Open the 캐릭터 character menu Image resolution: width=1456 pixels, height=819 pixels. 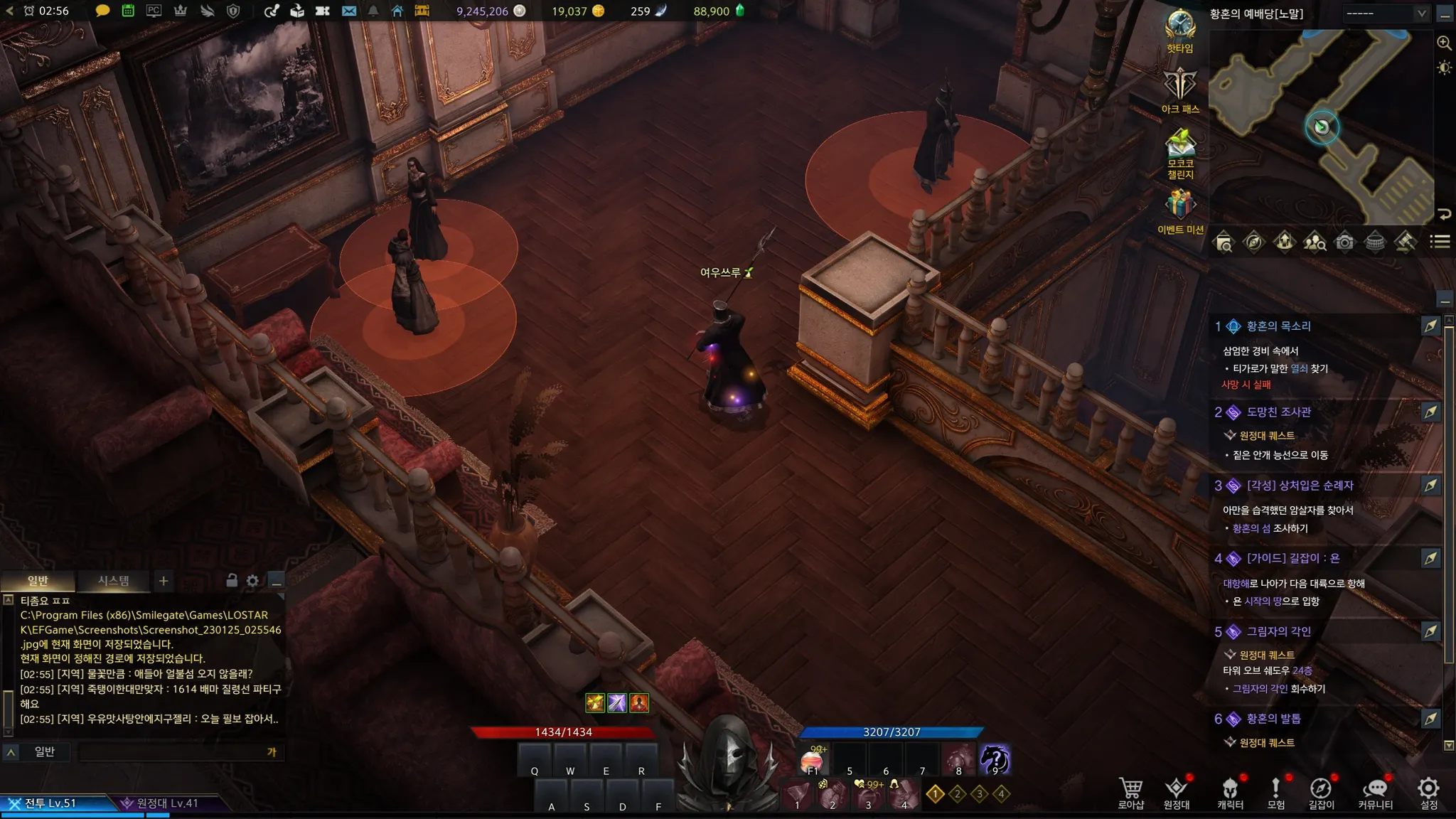1230,791
